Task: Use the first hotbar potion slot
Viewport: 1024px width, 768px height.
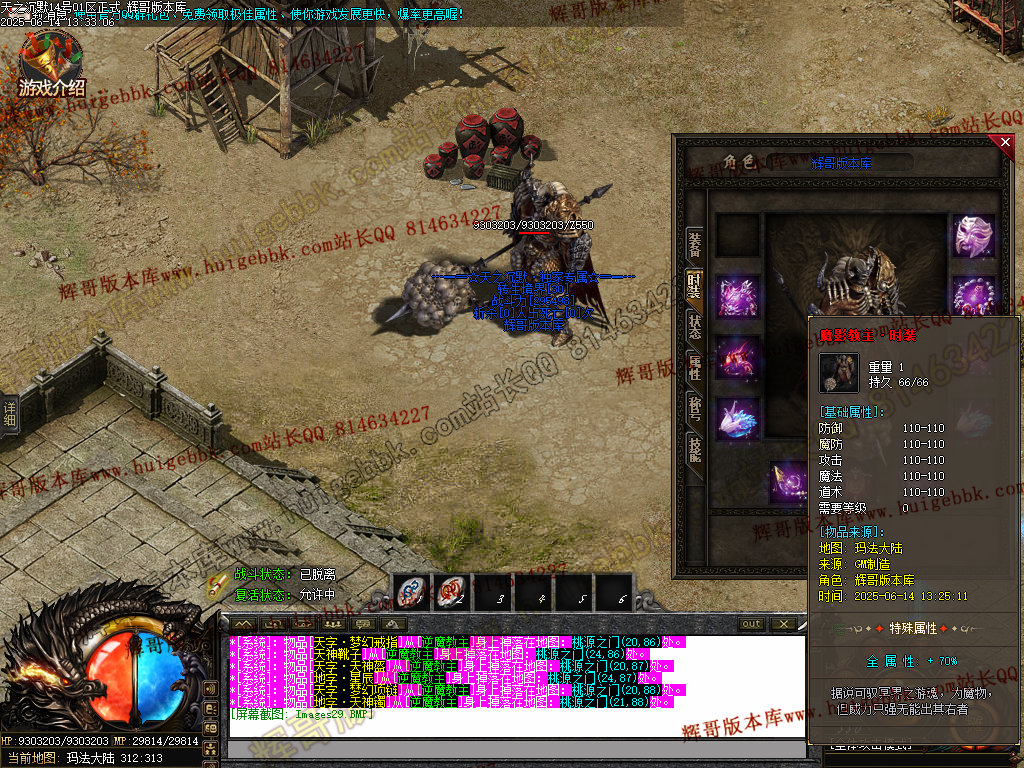Action: pos(411,593)
